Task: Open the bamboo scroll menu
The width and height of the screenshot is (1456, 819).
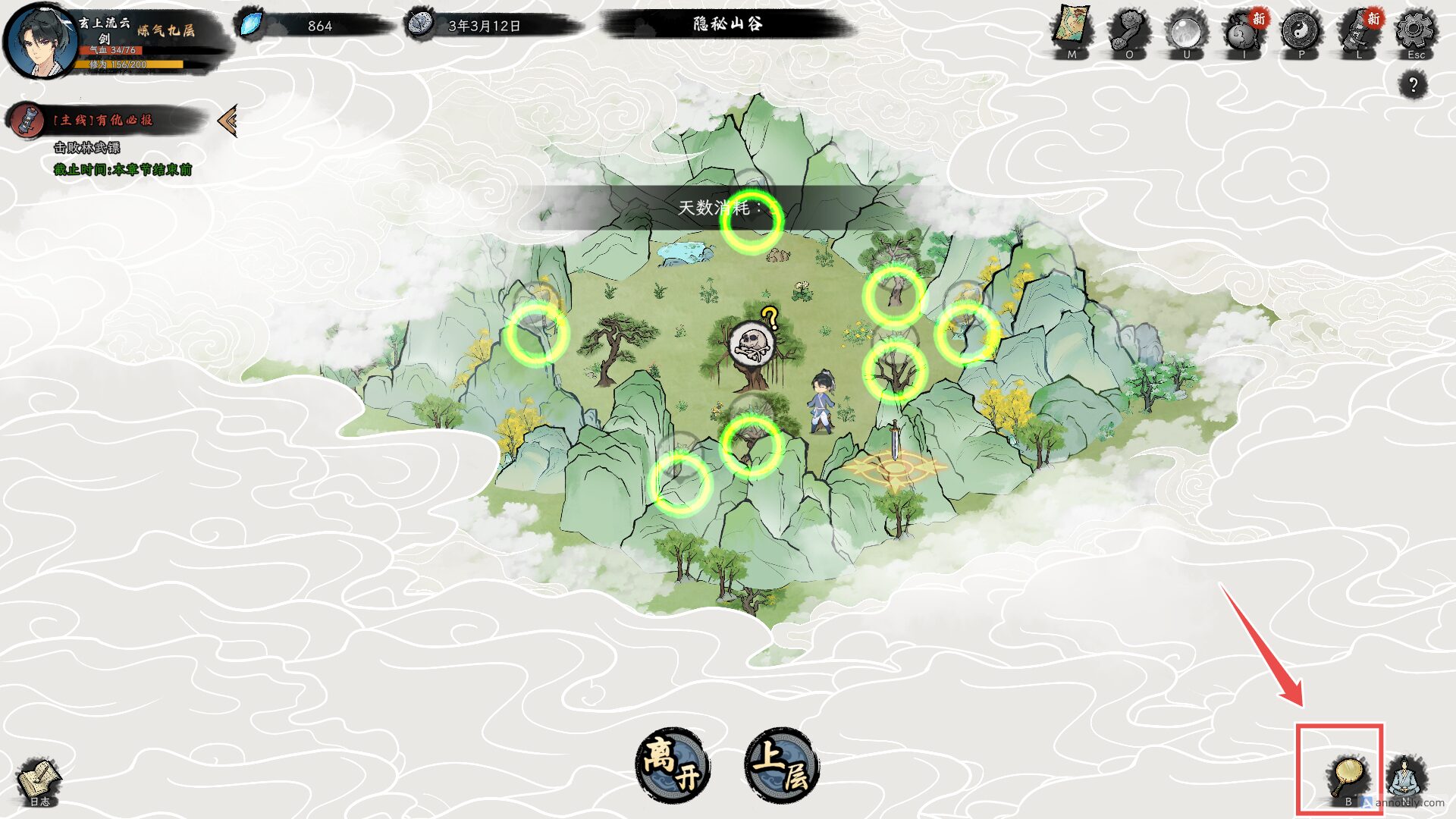Action: click(1358, 32)
